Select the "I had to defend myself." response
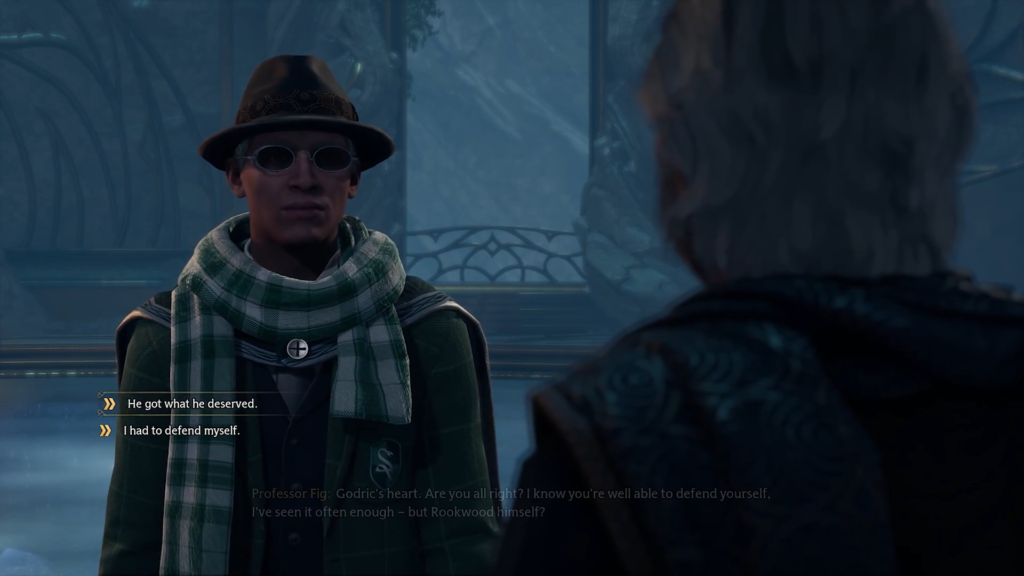The height and width of the screenshot is (576, 1024). 182,431
